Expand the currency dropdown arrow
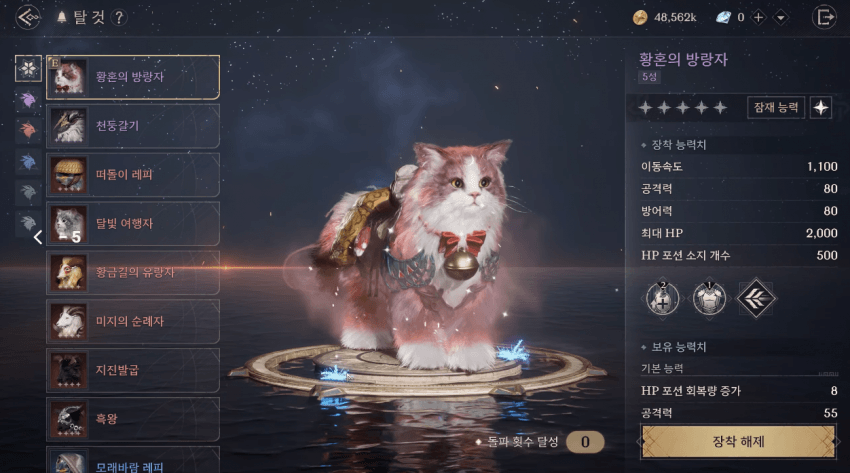This screenshot has width=850, height=473. click(781, 17)
